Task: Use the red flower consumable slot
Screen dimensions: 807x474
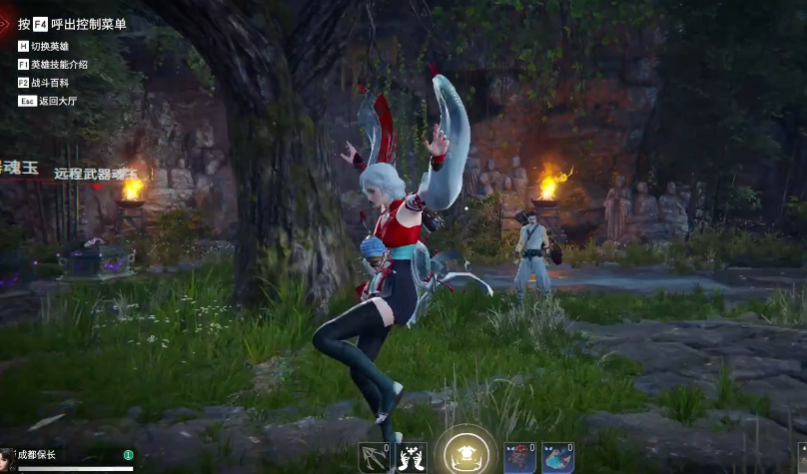Action: coord(519,458)
